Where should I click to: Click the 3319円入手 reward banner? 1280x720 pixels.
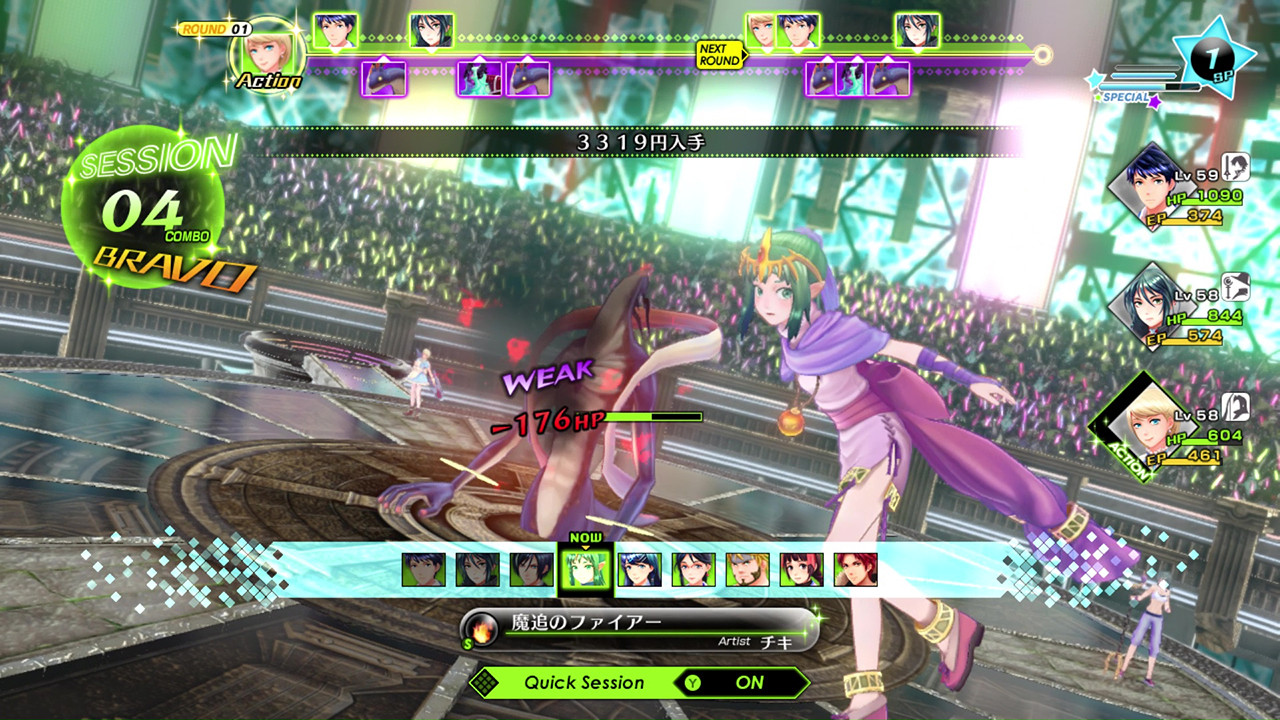(x=640, y=140)
